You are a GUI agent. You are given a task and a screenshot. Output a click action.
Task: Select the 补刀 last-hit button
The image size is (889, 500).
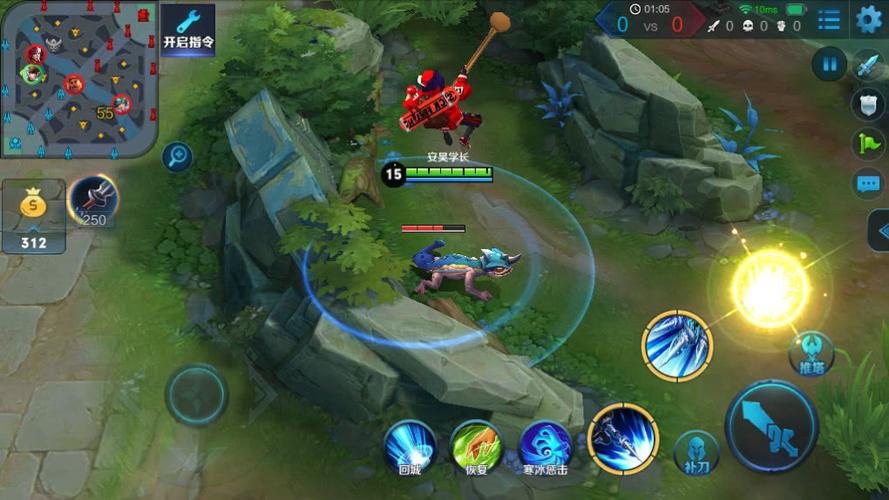[x=696, y=450]
